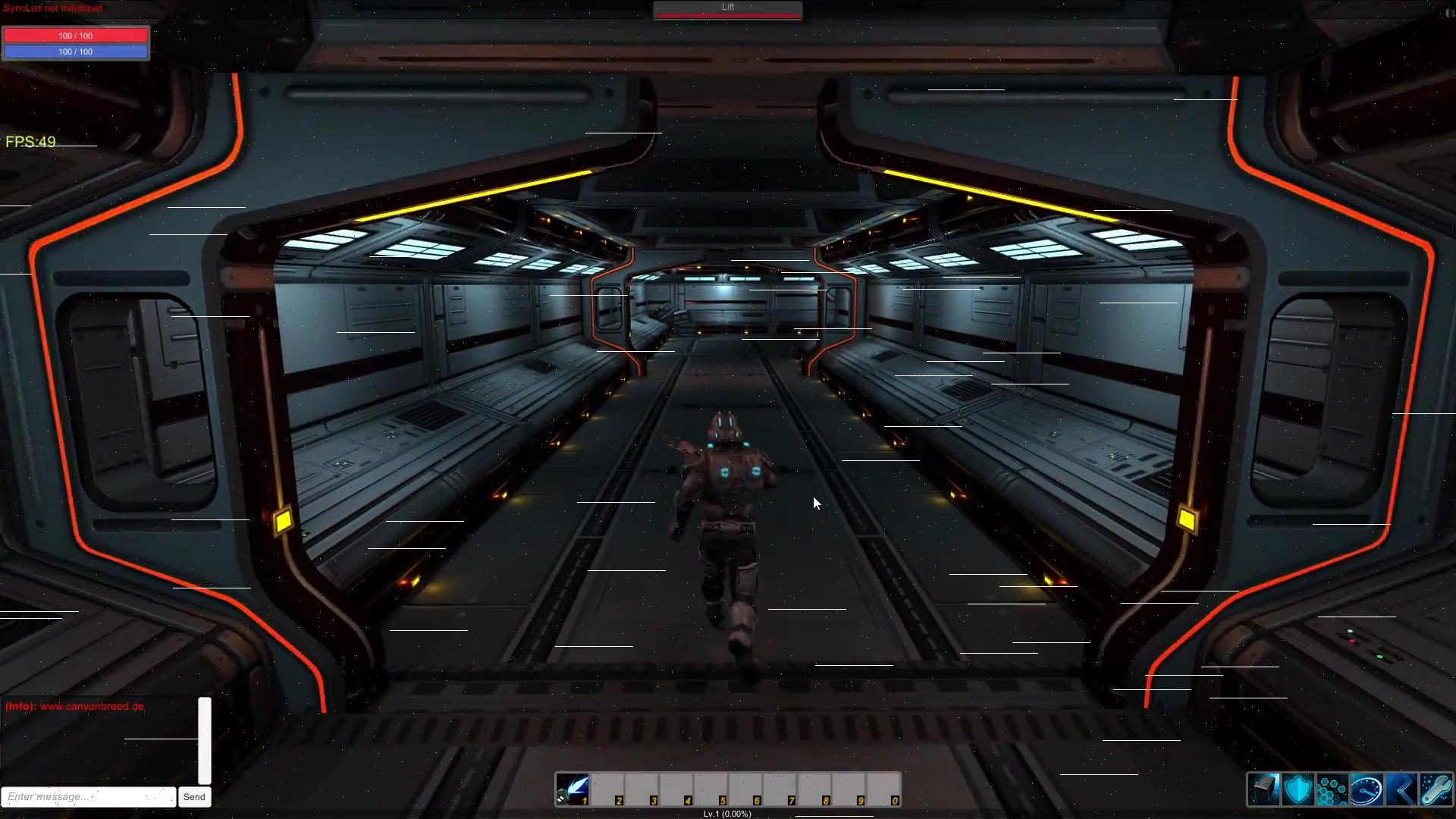Click the Send chat button
The height and width of the screenshot is (819, 1456).
(x=194, y=797)
